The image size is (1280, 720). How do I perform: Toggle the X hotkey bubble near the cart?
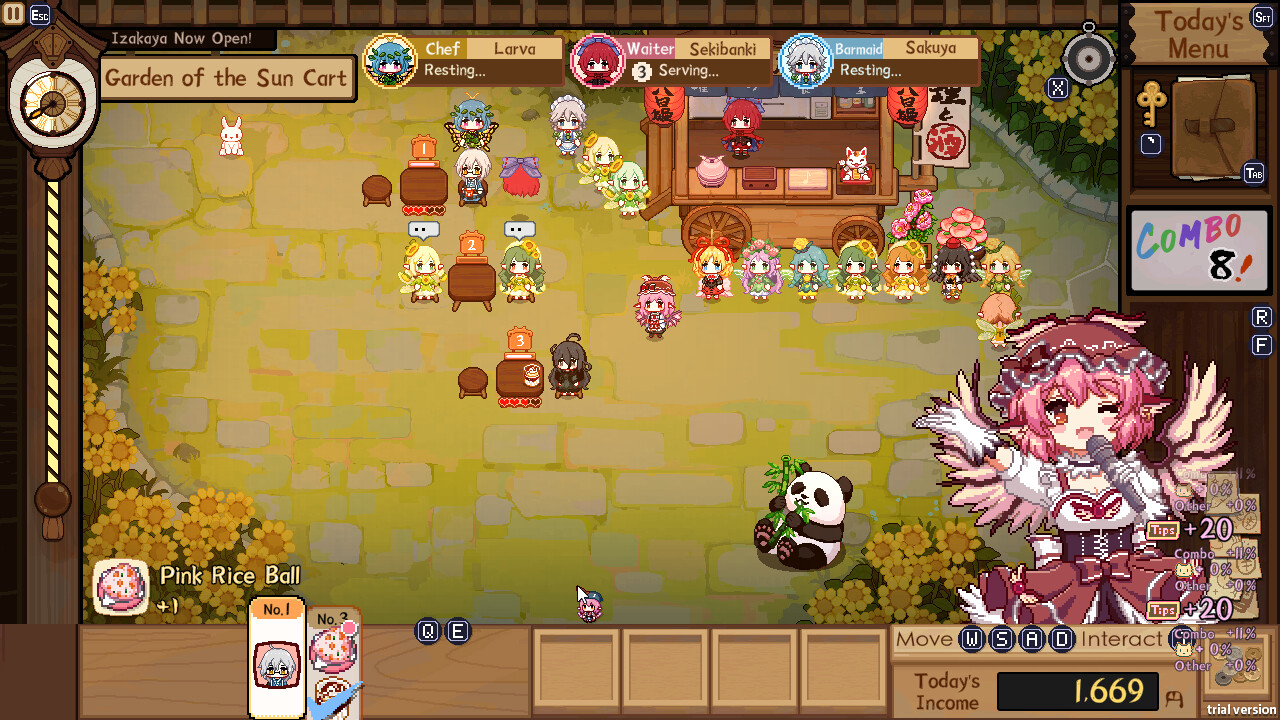tap(1057, 88)
